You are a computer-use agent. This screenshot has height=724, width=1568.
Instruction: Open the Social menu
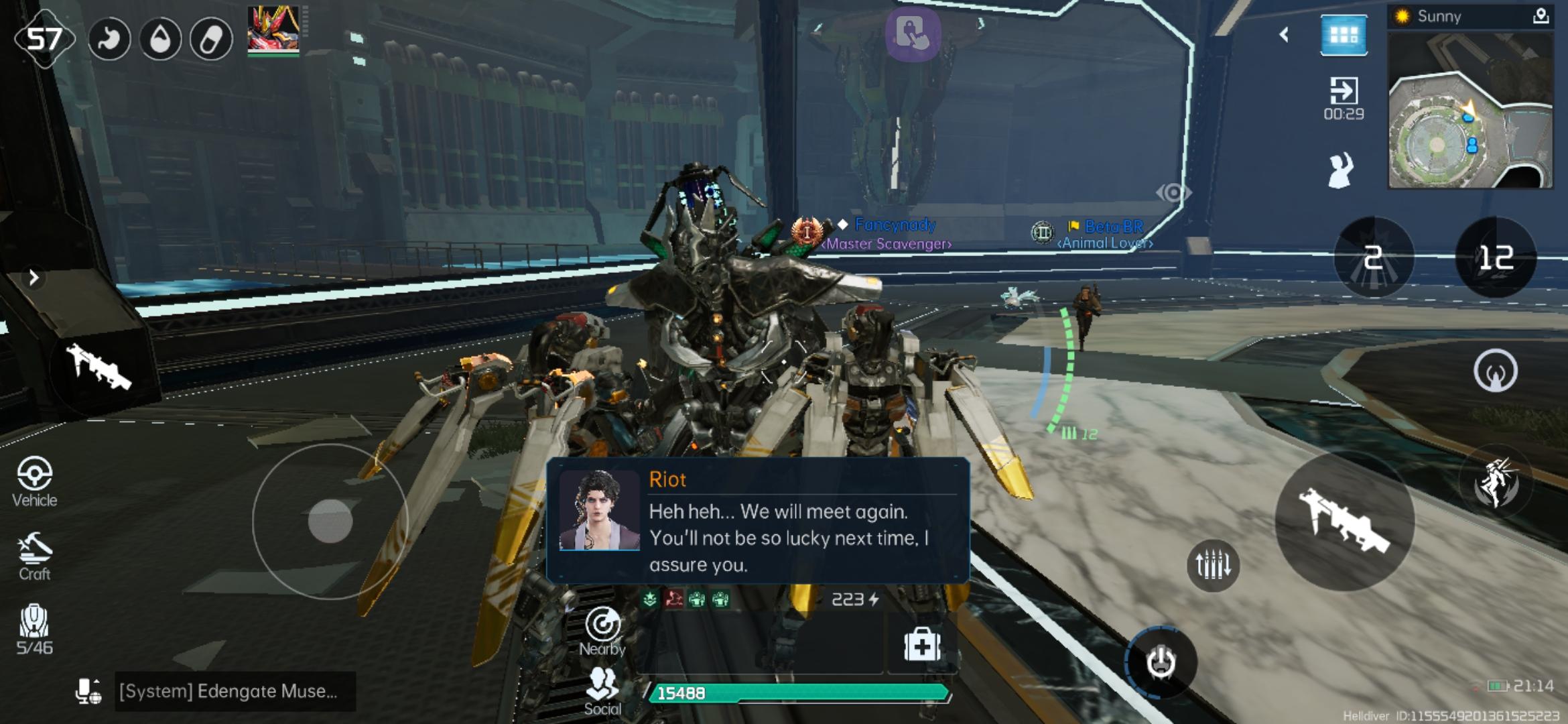click(x=602, y=692)
